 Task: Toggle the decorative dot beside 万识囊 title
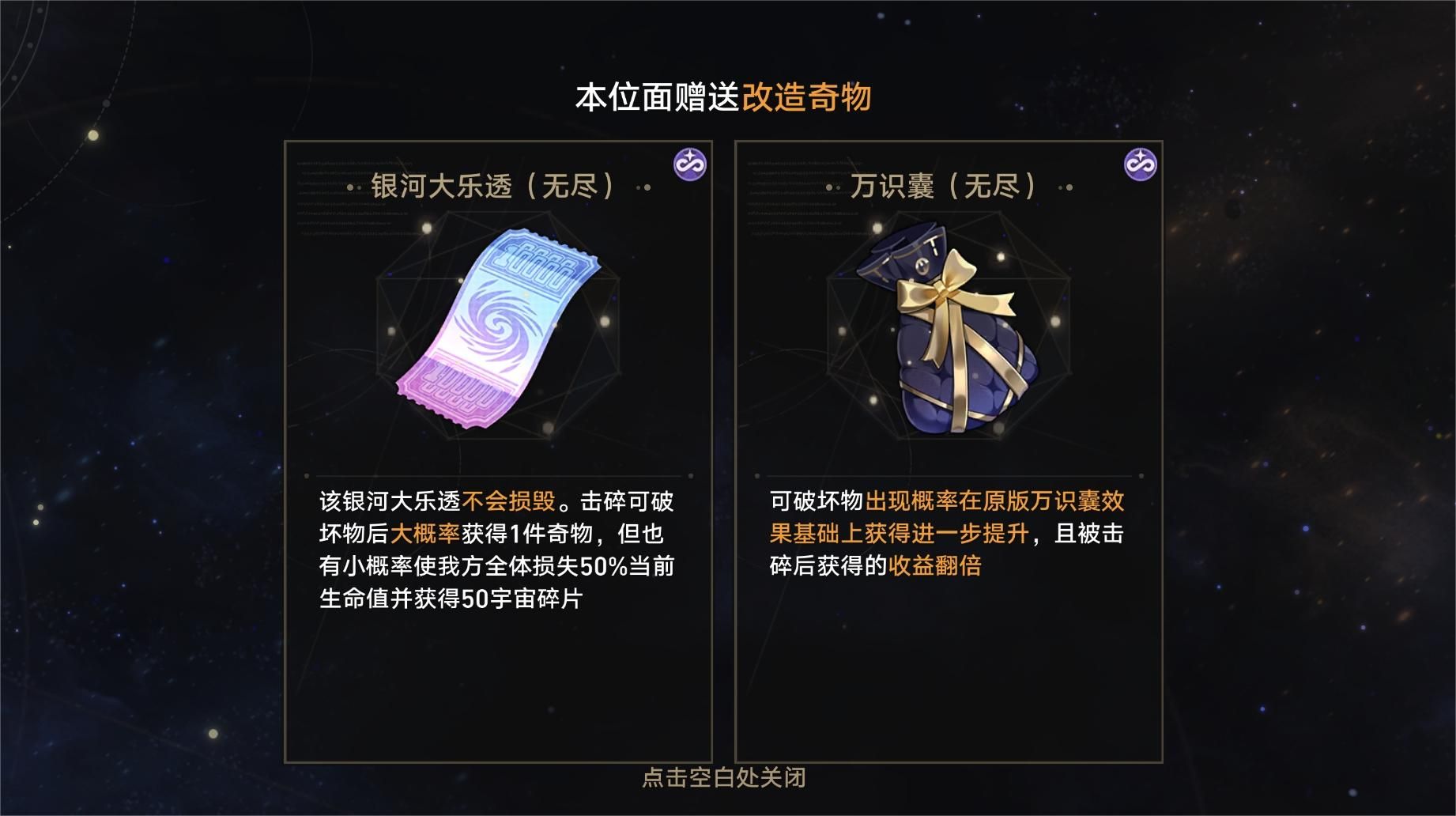tap(1064, 187)
